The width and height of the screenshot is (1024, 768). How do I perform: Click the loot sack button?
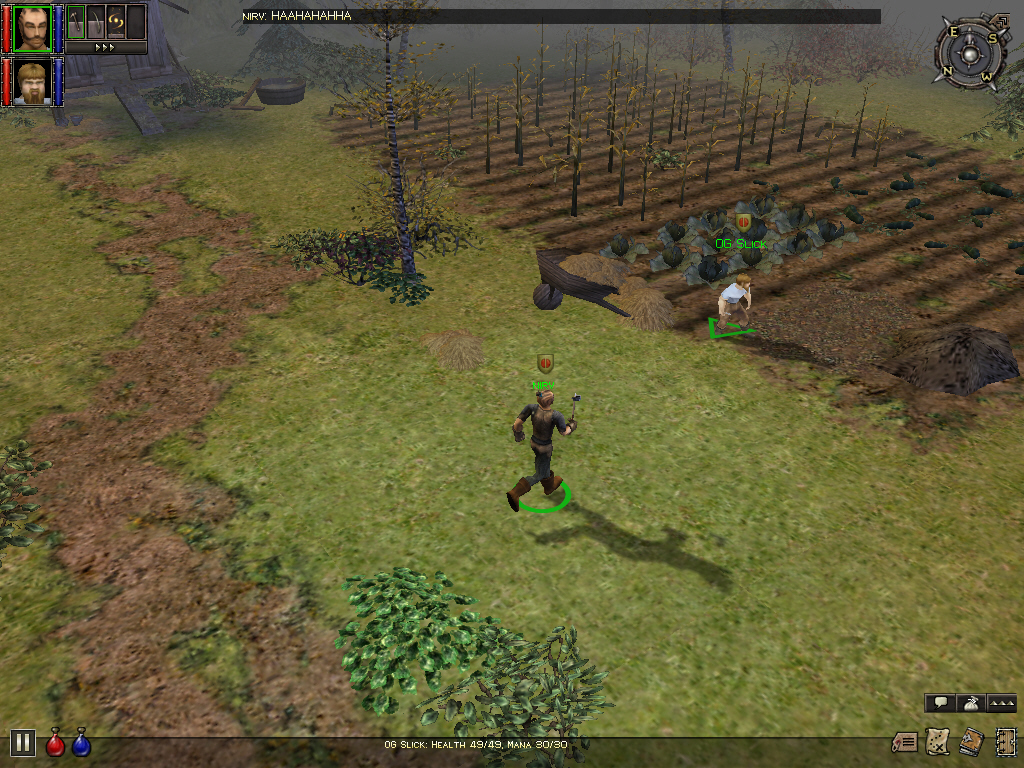970,703
